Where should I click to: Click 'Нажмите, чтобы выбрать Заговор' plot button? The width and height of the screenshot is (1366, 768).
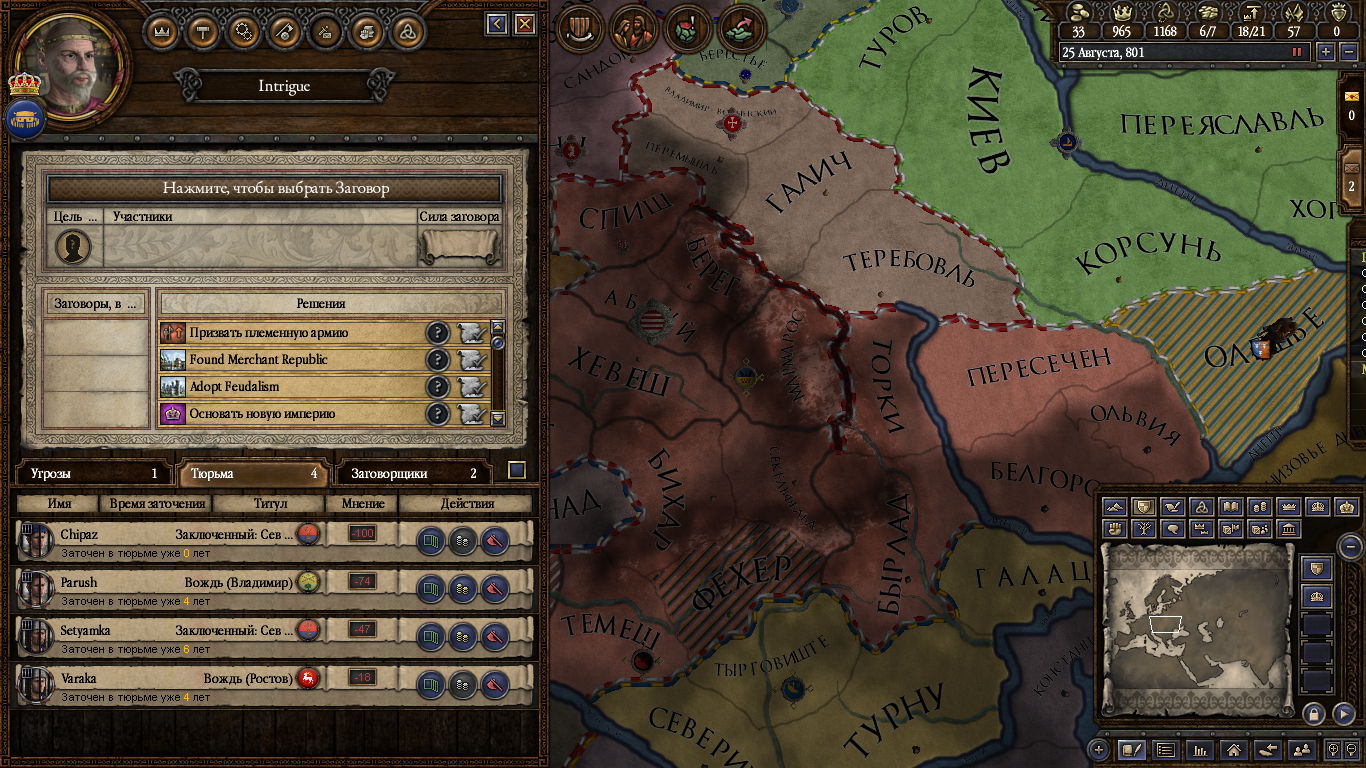[275, 188]
